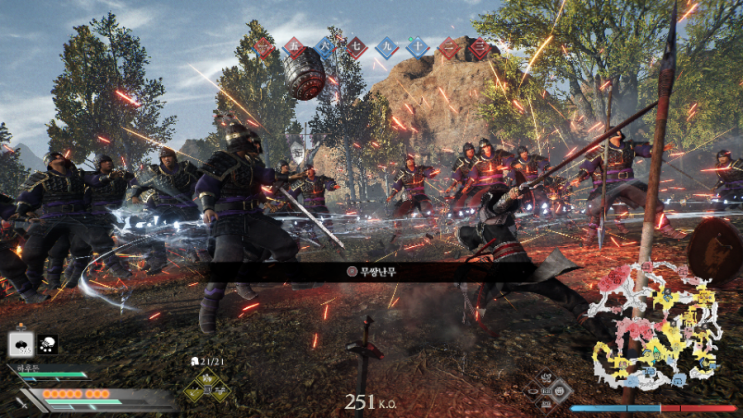Select the dark red 七 officer marker

coord(356,47)
